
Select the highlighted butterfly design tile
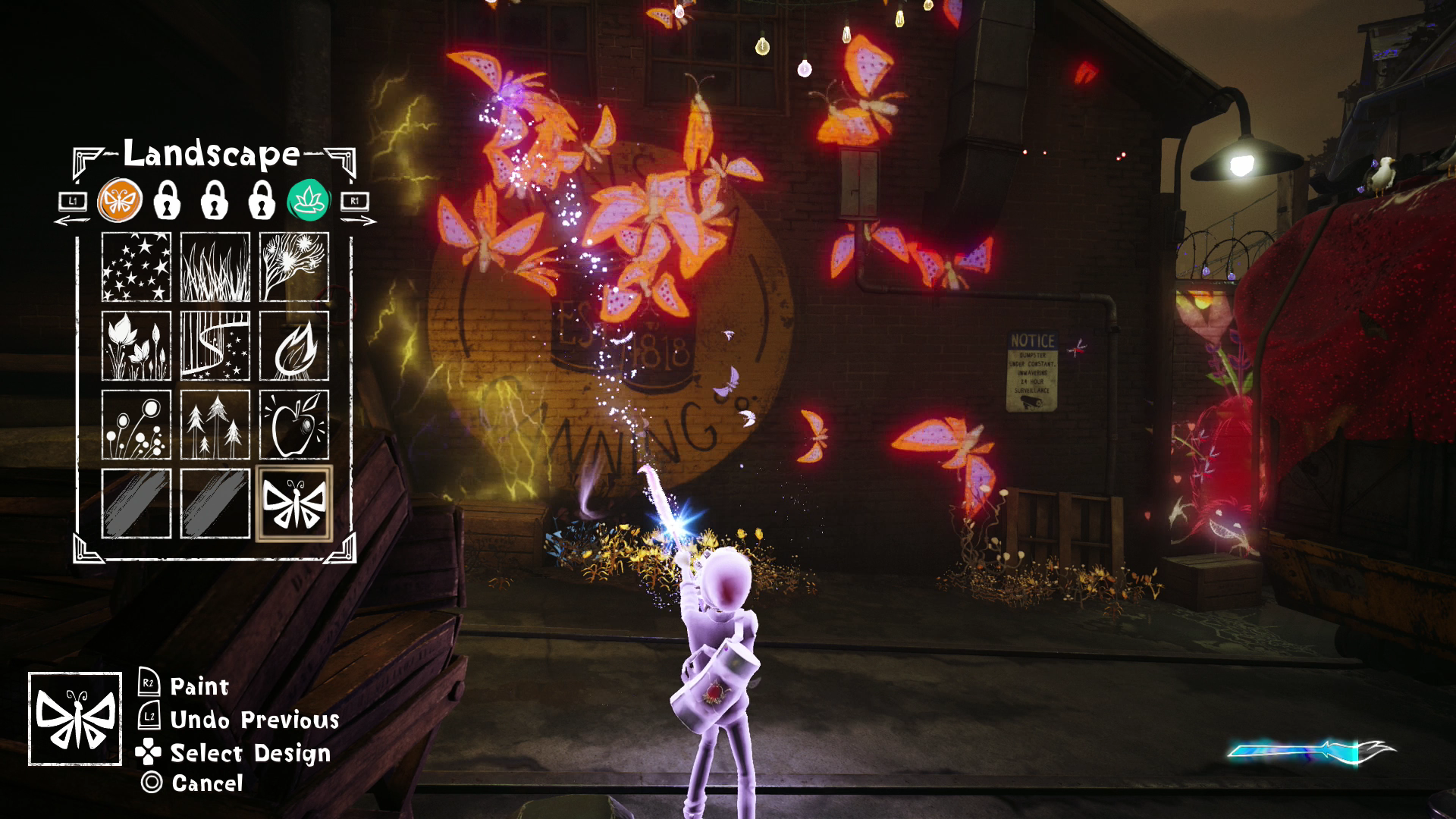(x=294, y=504)
